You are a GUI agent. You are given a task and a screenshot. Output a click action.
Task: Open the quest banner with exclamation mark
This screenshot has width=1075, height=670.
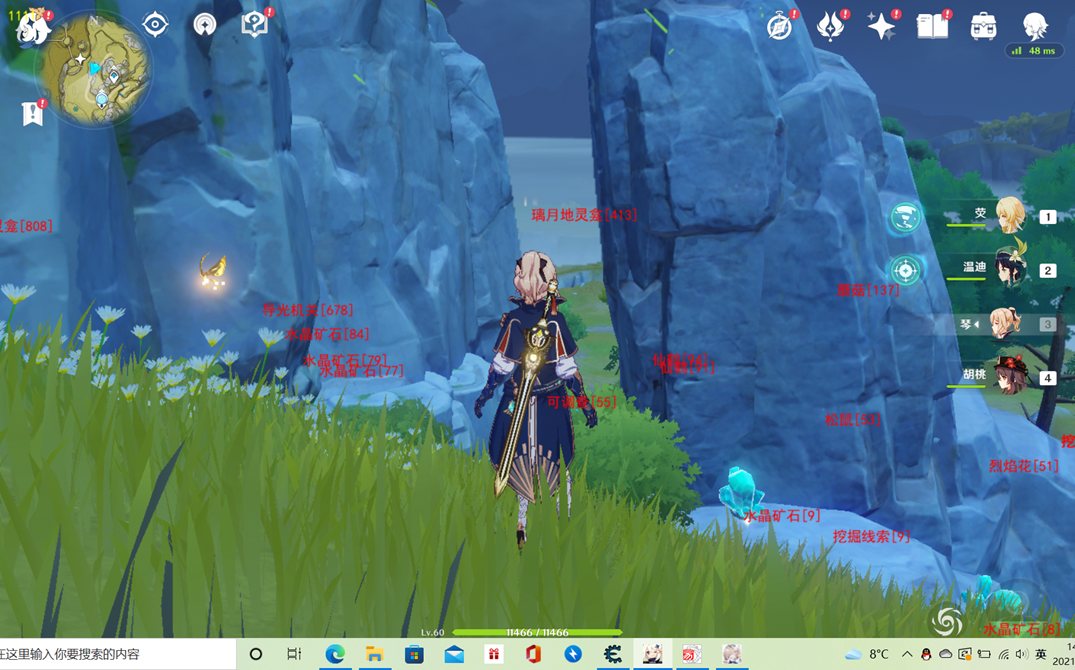pyautogui.click(x=32, y=114)
